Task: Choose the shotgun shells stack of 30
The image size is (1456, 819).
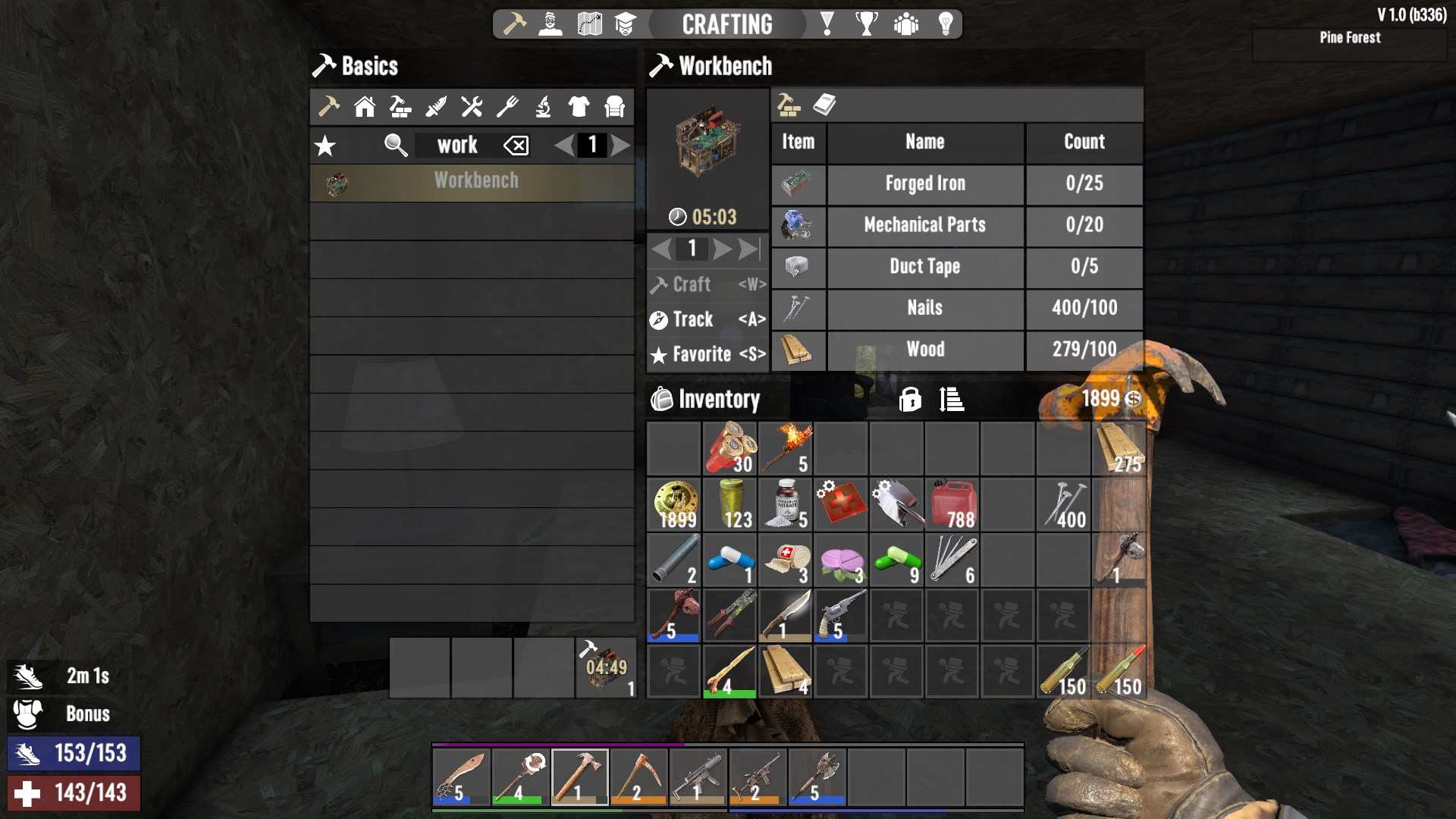Action: click(730, 449)
